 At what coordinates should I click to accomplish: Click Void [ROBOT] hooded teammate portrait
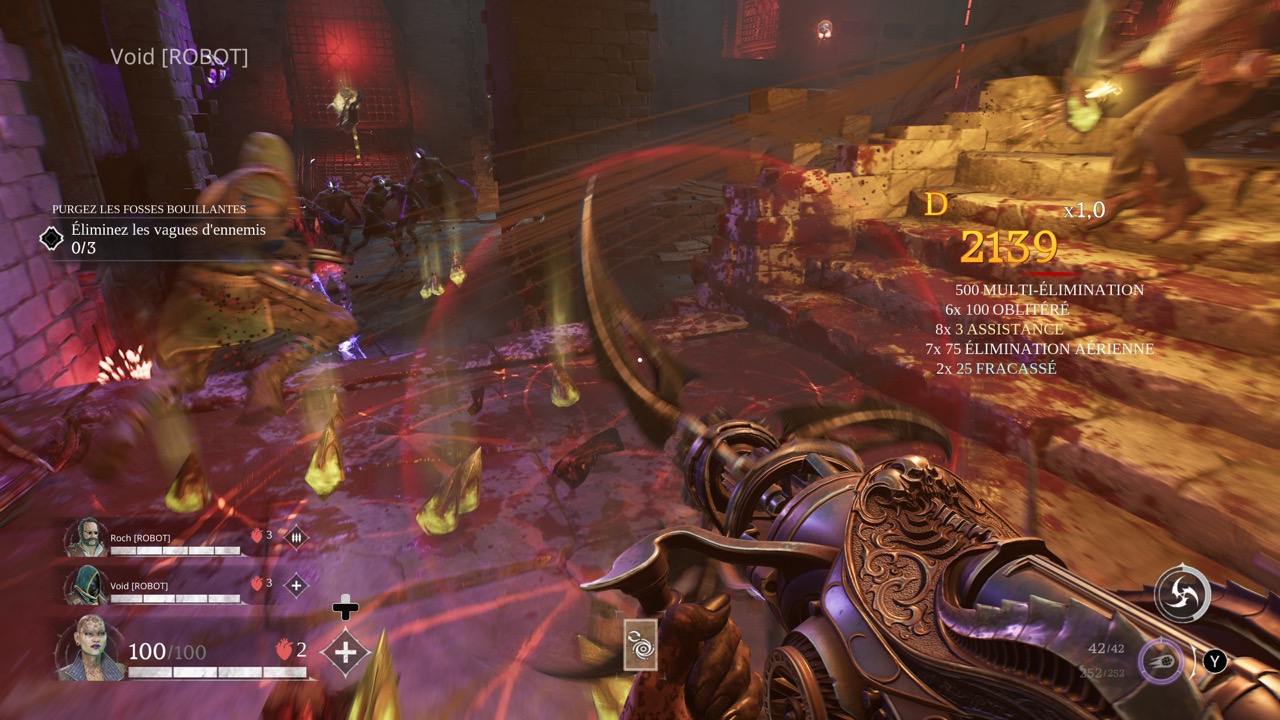point(85,586)
